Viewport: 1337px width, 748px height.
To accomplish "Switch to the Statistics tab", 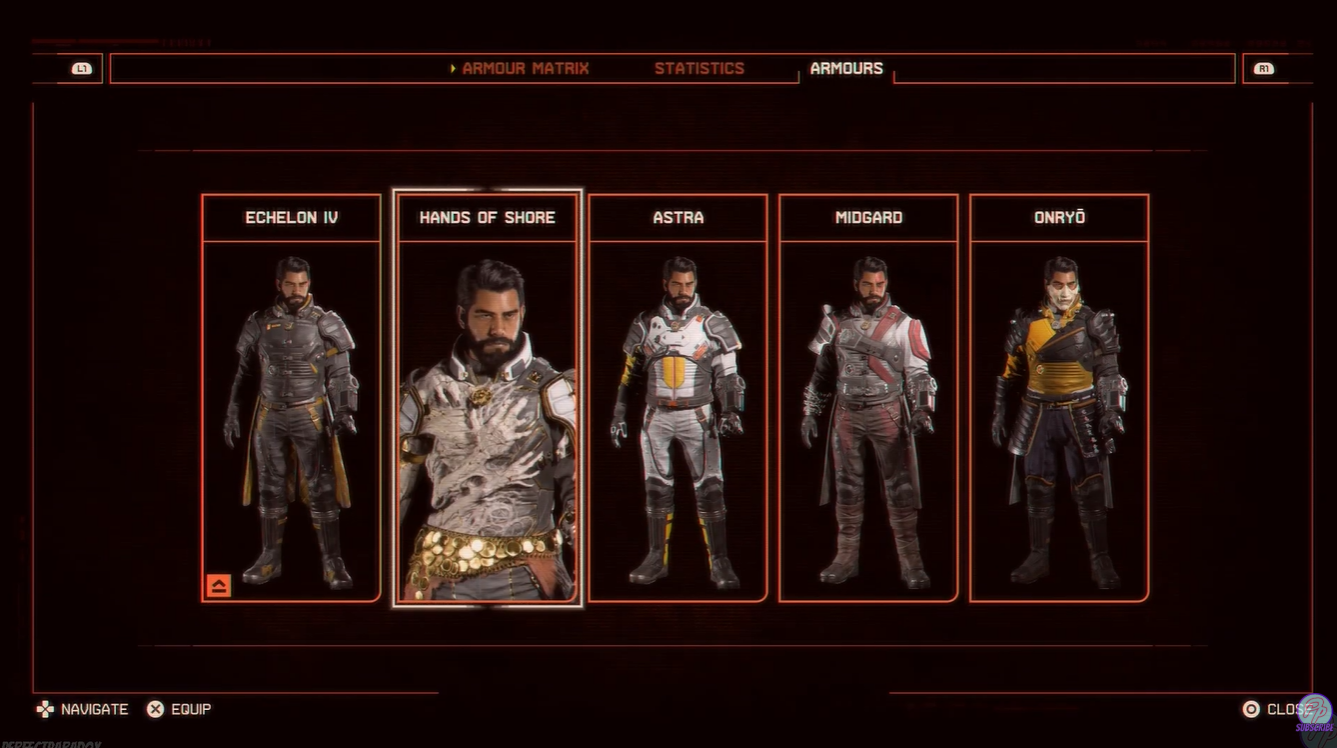I will click(x=699, y=67).
